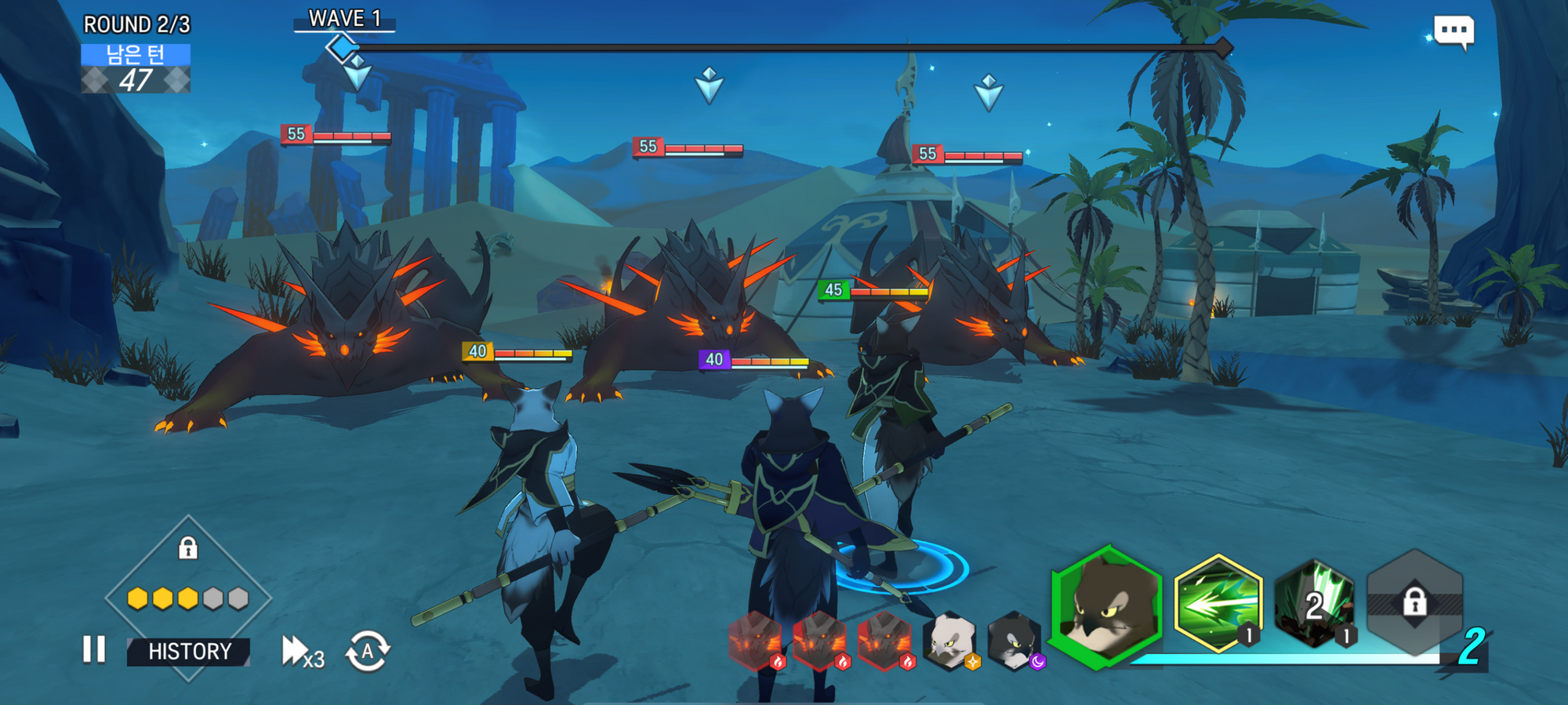Toggle the x3 battle speed
This screenshot has width=1568, height=705.
[x=302, y=652]
